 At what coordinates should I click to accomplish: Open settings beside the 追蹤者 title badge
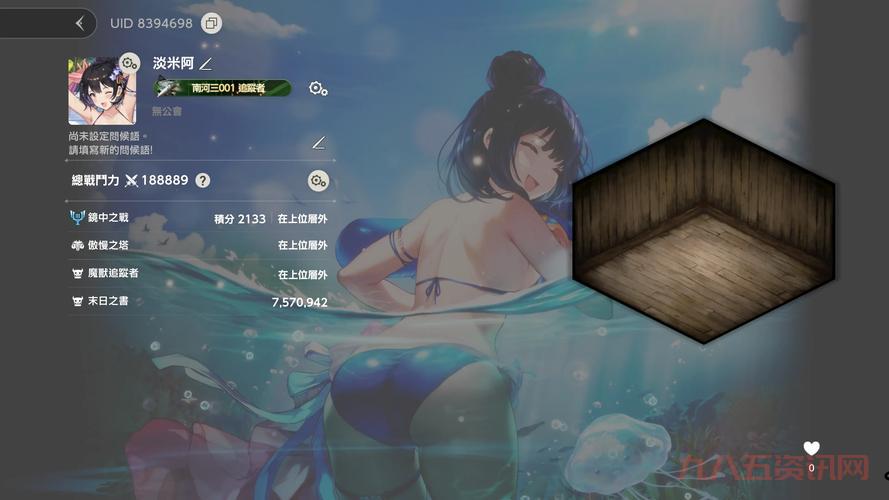[318, 89]
